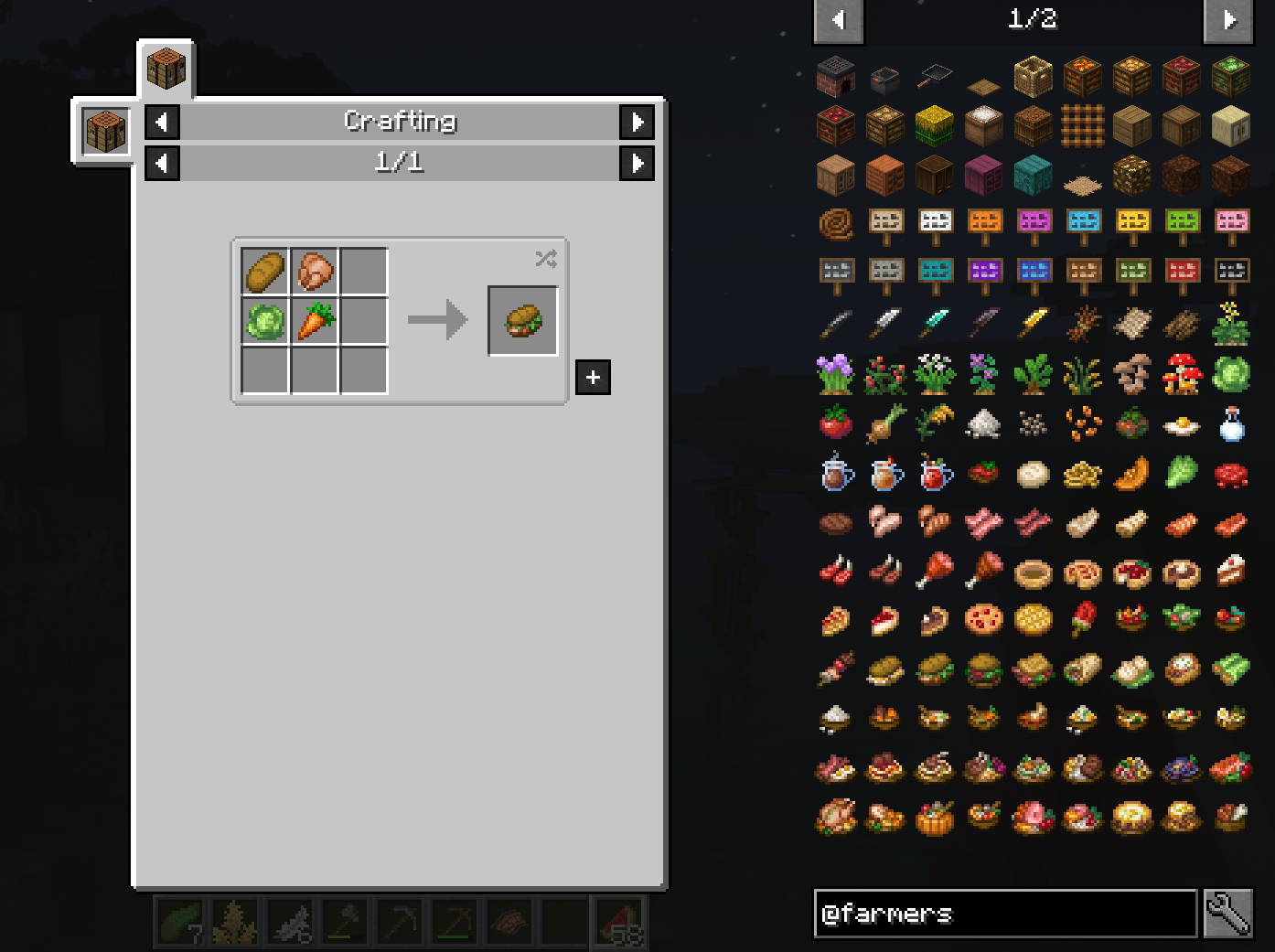The width and height of the screenshot is (1275, 952).
Task: Select the cooking pot item
Action: pyautogui.click(x=884, y=78)
